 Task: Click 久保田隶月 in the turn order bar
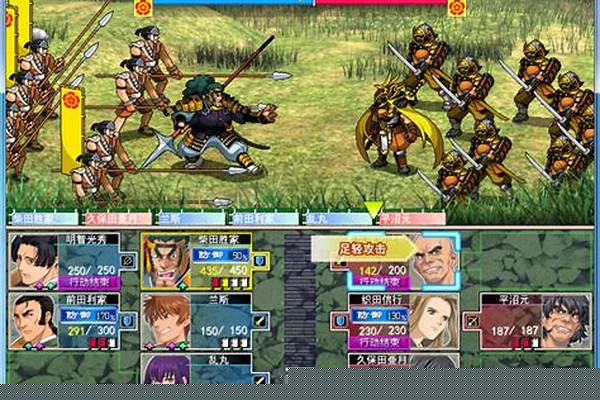[x=113, y=217]
